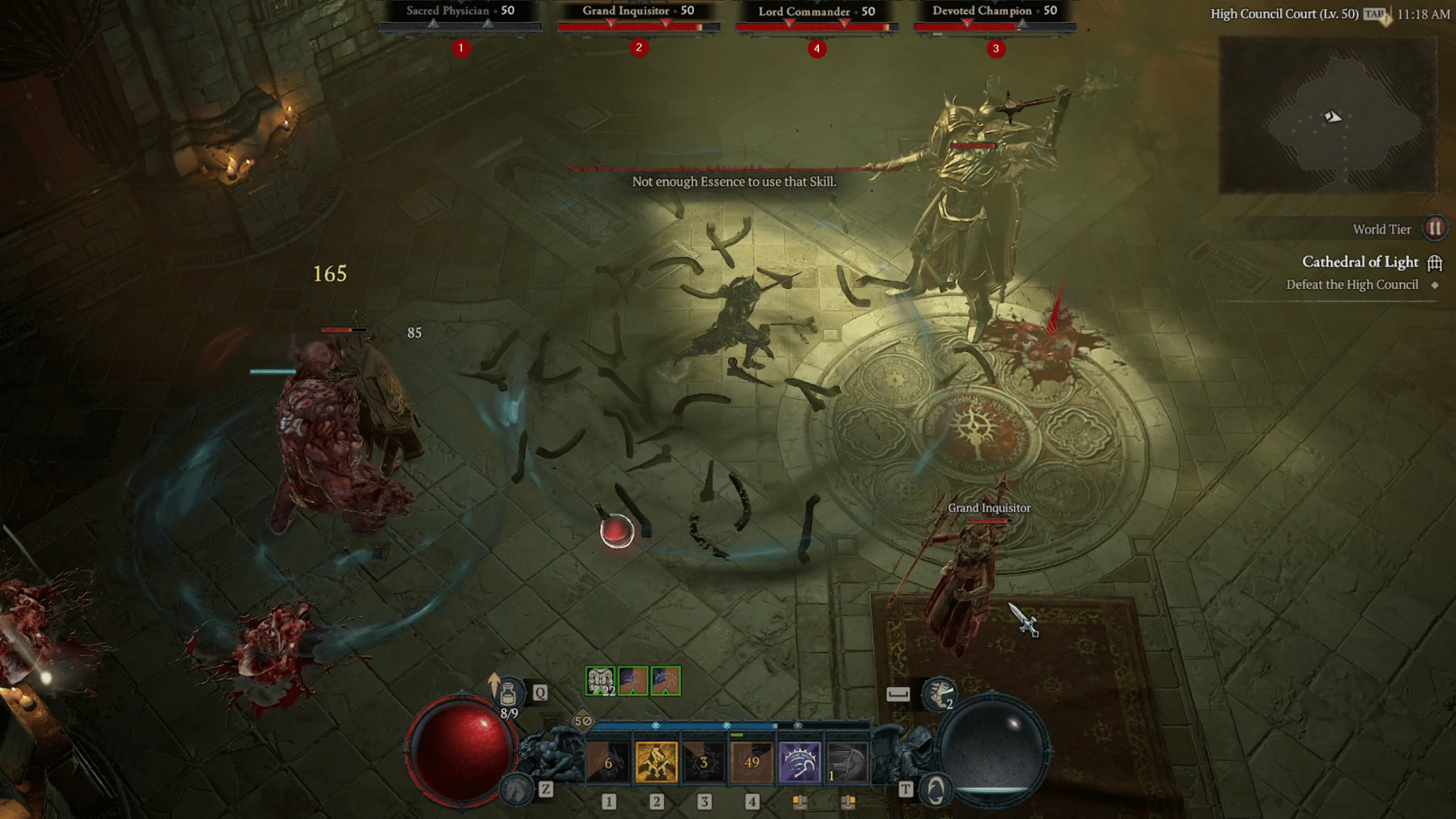Select the World Tier II emblem
1456x819 pixels.
tap(1438, 229)
